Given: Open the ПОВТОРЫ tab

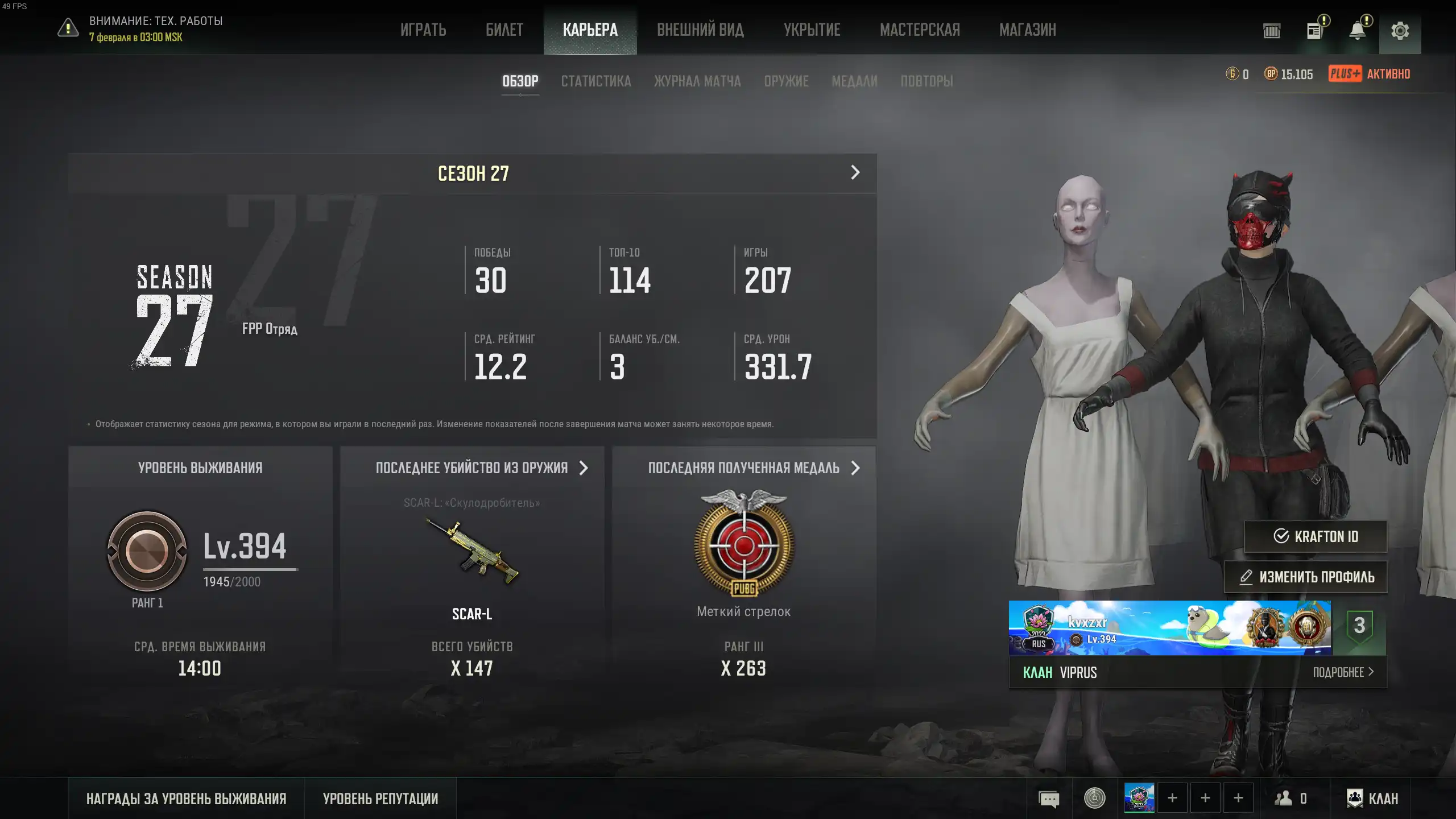Looking at the screenshot, I should (926, 81).
